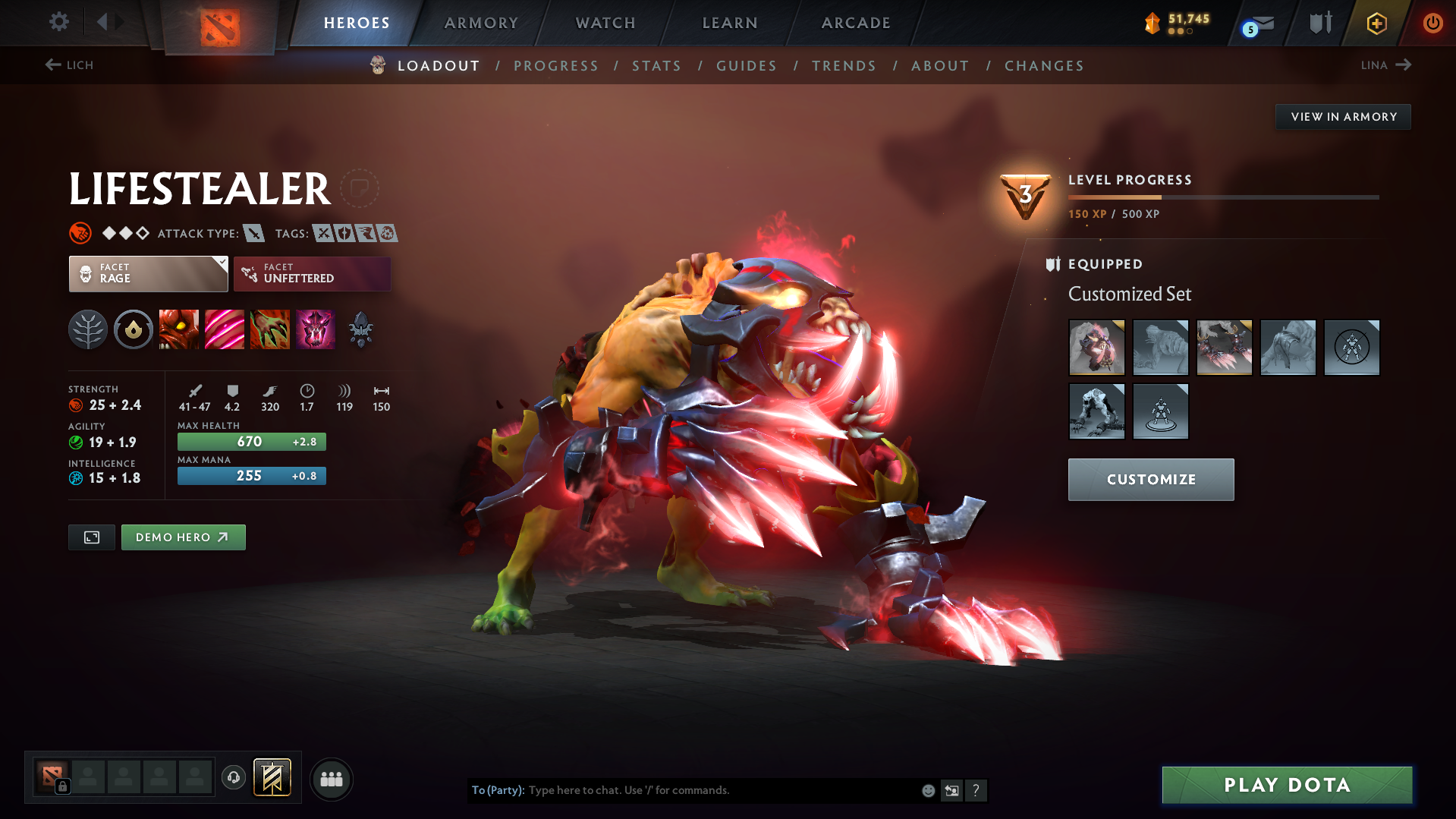Image resolution: width=1456 pixels, height=819 pixels.
Task: Open the settings gear
Action: point(59,22)
